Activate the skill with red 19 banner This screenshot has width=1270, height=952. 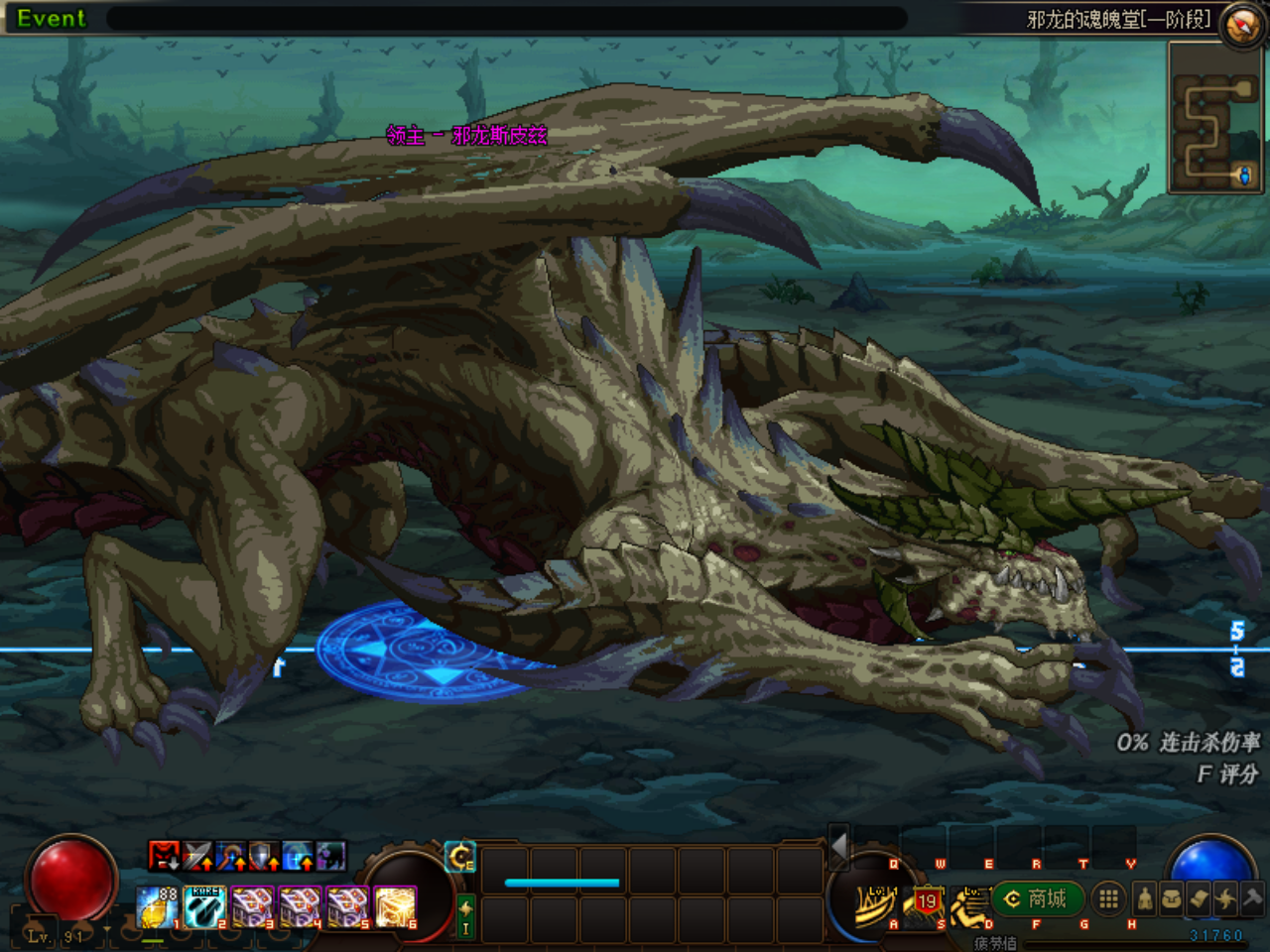[926, 901]
